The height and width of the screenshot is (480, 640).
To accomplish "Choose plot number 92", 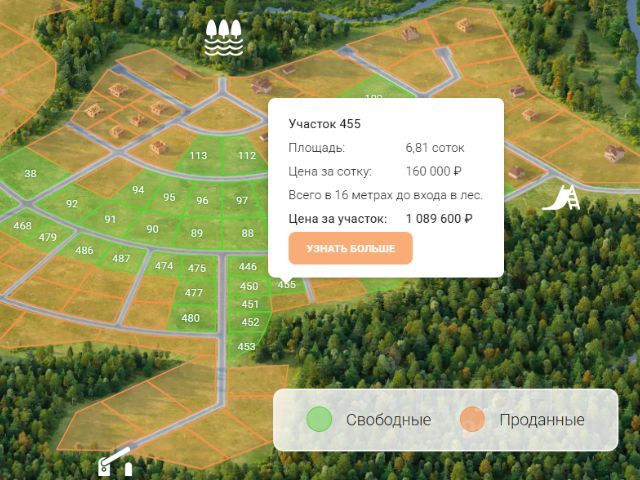I will point(72,204).
